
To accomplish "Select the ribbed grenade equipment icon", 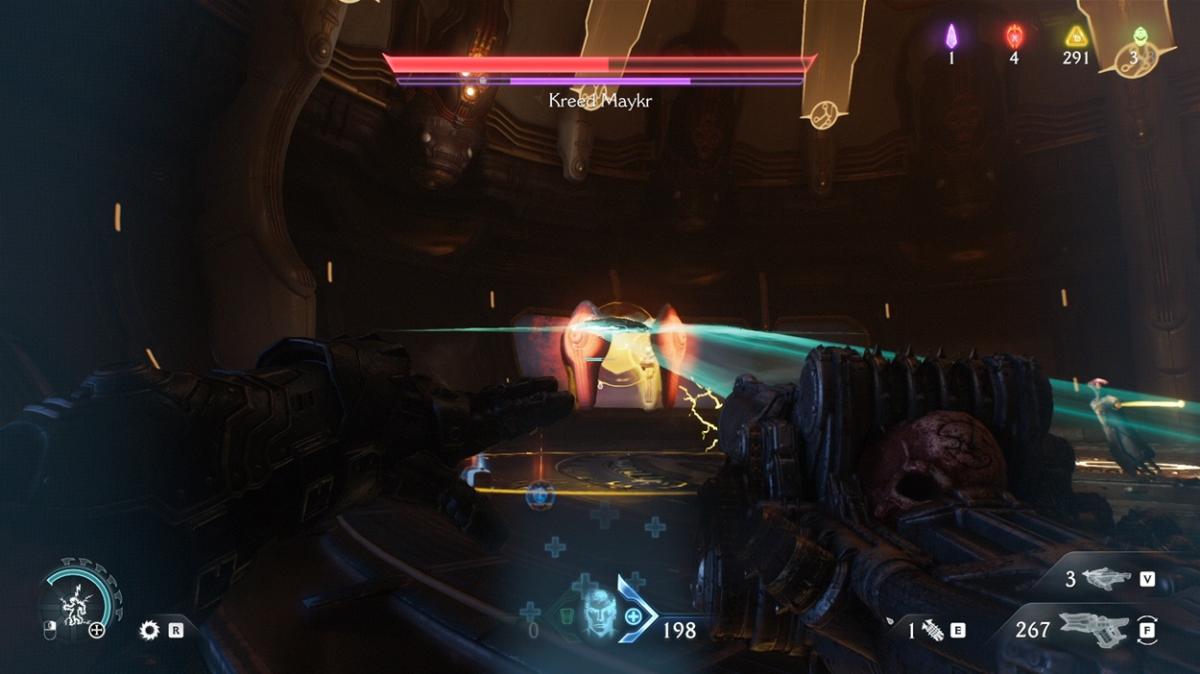I will (932, 630).
